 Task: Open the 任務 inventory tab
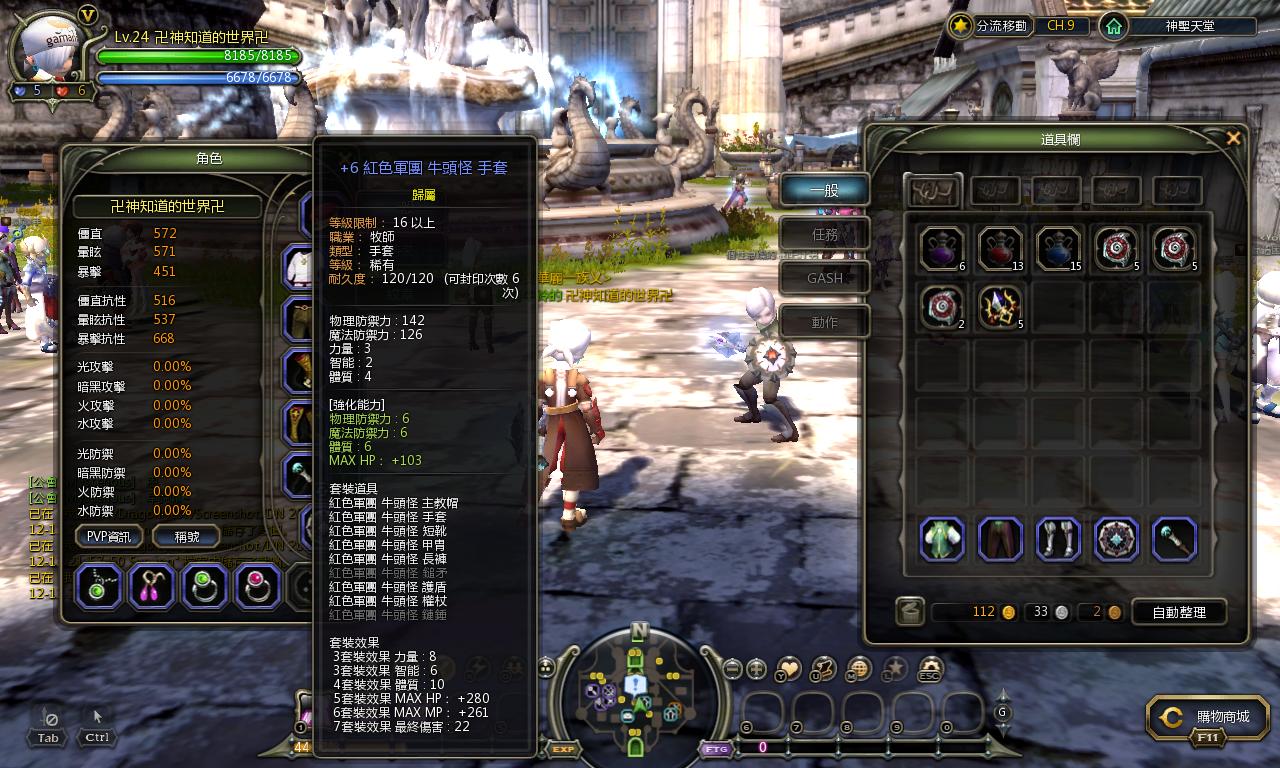tap(824, 234)
